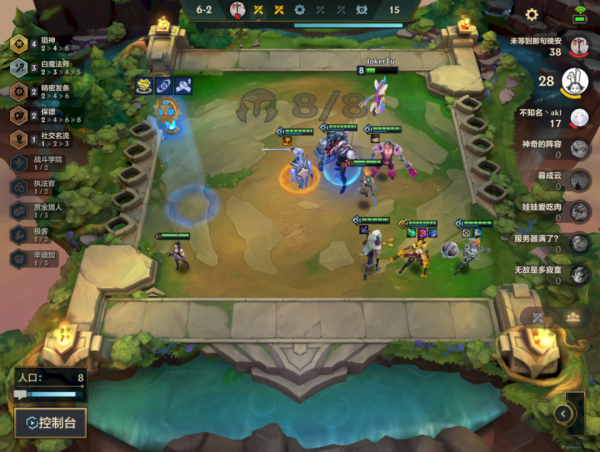
Task: Expand the side panel with the arrow button
Action: coord(564,412)
